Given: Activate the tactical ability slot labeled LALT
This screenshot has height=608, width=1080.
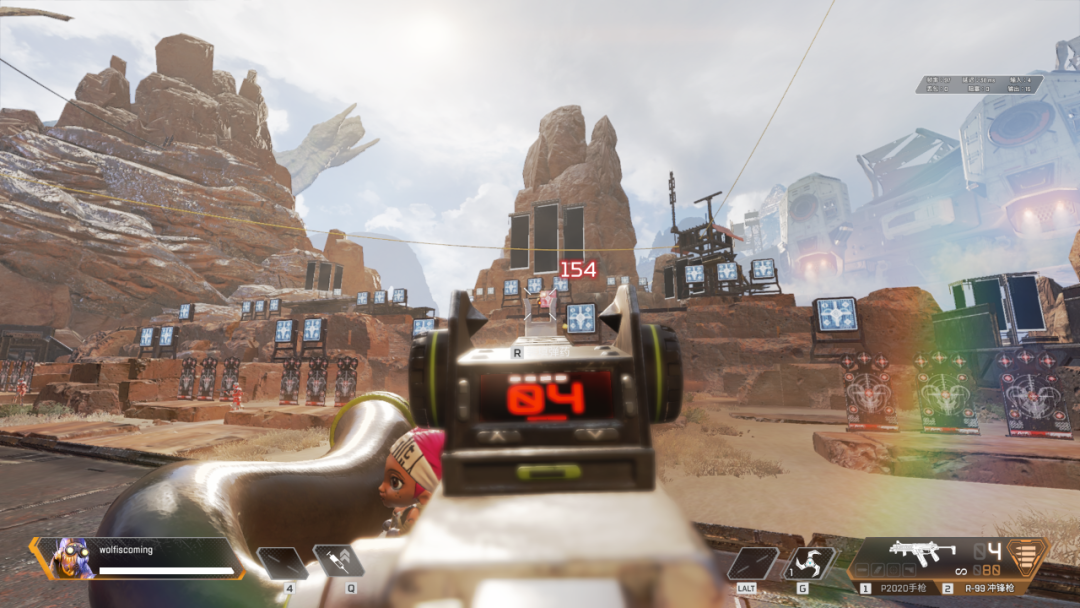Looking at the screenshot, I should 752,564.
